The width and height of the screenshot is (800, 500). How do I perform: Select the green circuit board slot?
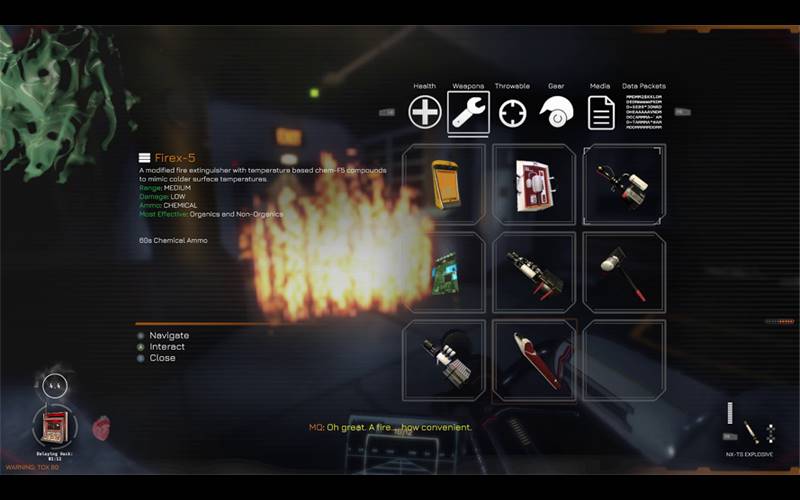coord(444,272)
